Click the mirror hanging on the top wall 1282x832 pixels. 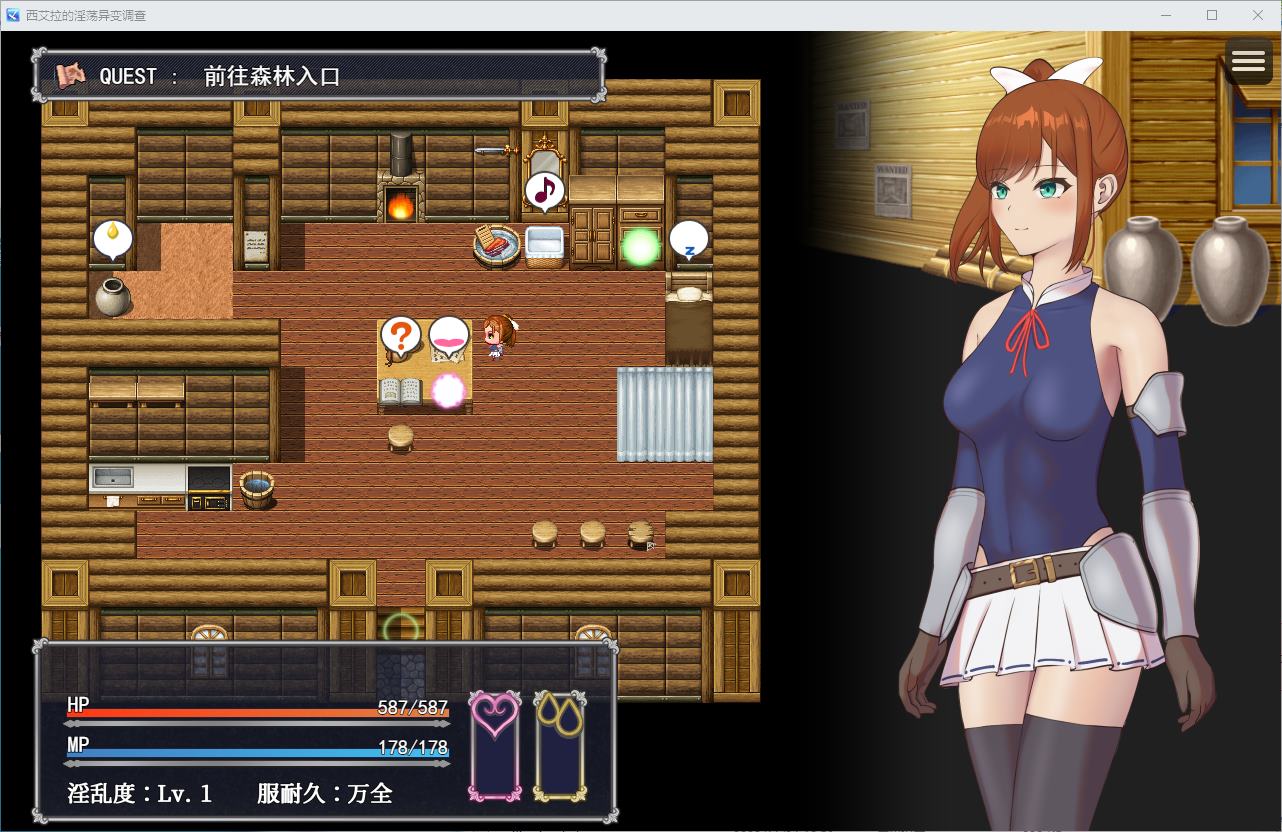(545, 157)
